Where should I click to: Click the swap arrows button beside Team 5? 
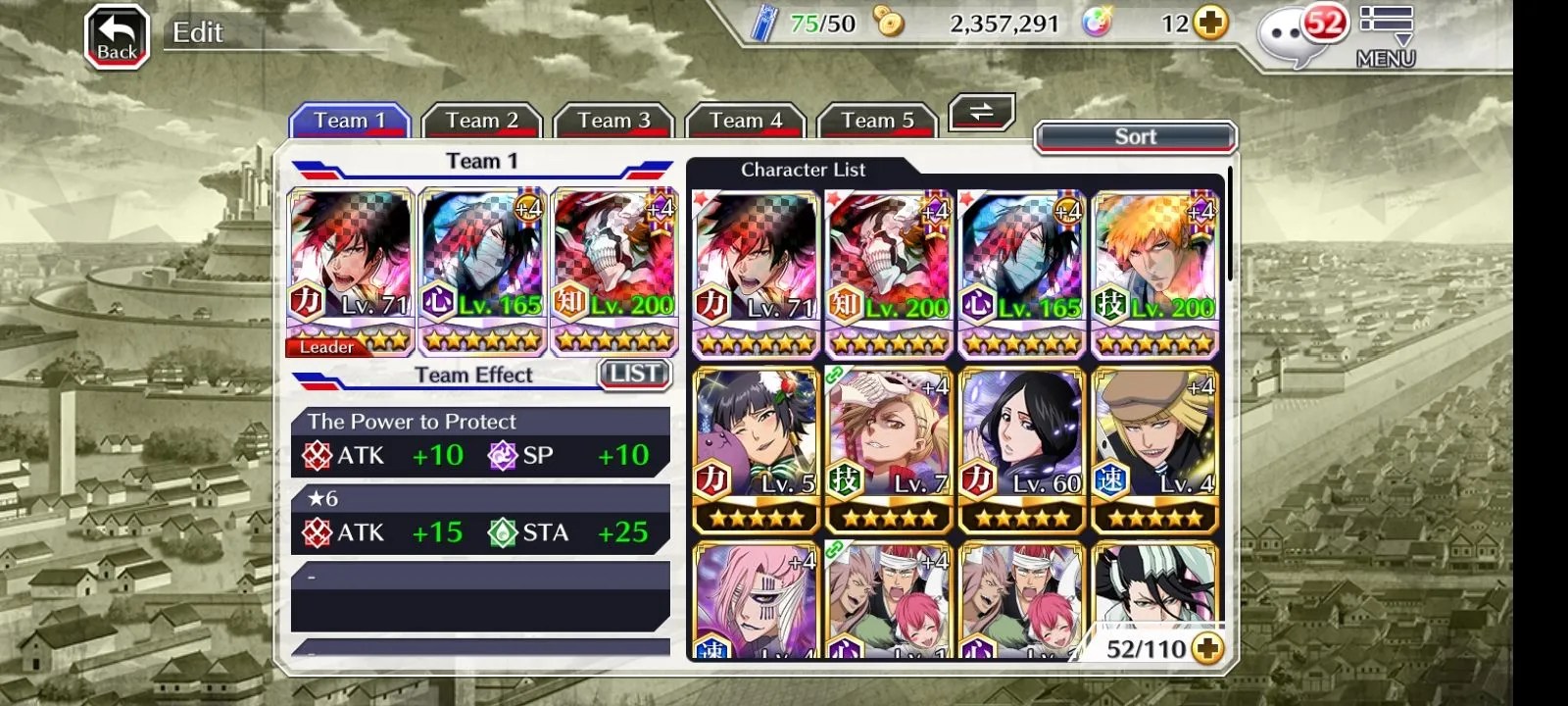(981, 112)
